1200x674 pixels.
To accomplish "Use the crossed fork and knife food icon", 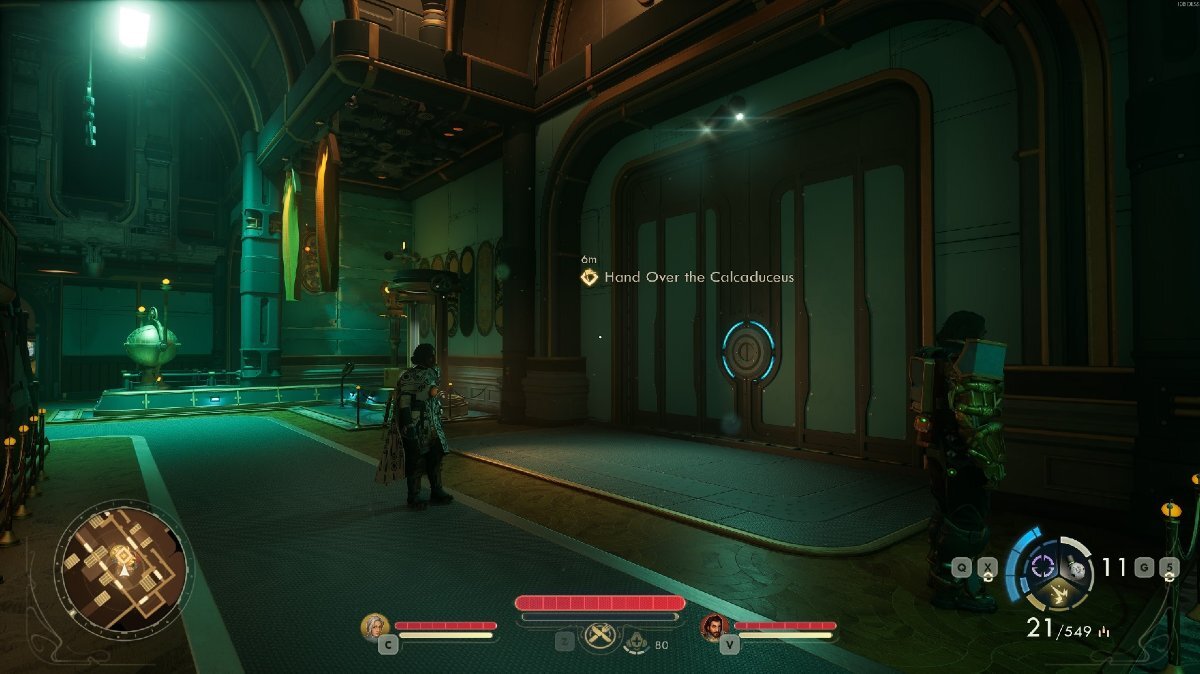I will pyautogui.click(x=600, y=634).
